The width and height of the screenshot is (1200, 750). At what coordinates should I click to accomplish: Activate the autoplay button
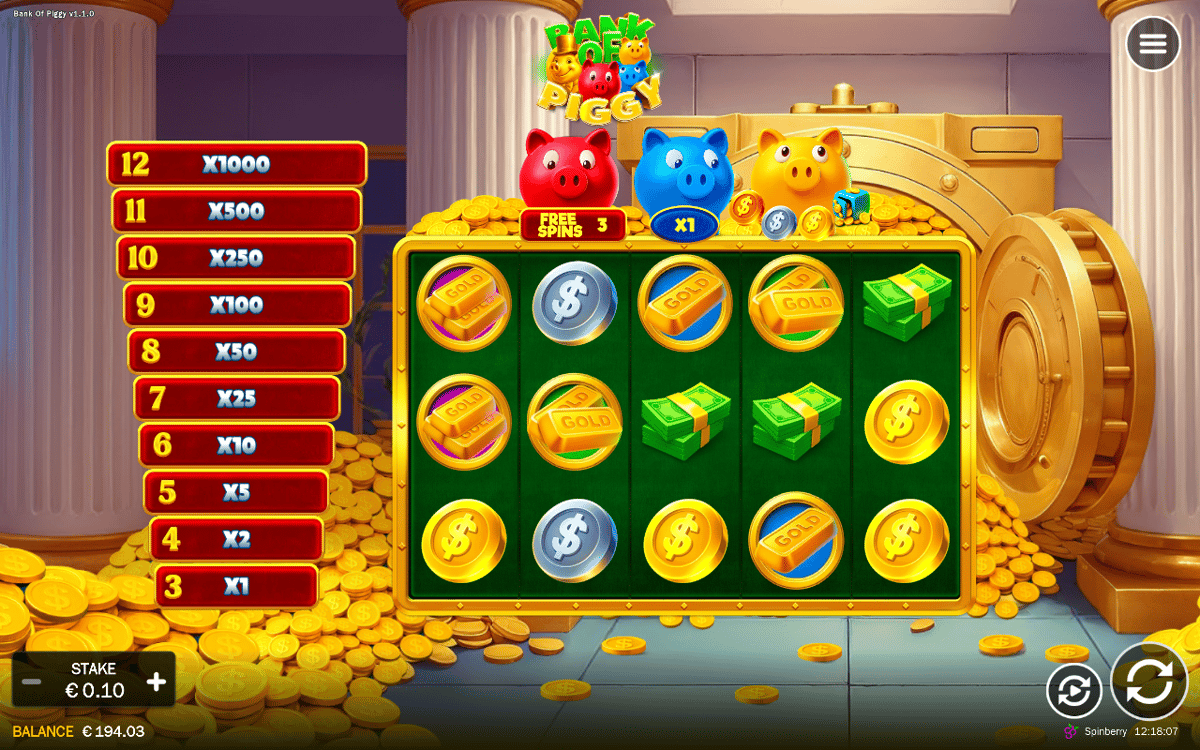coord(1074,691)
